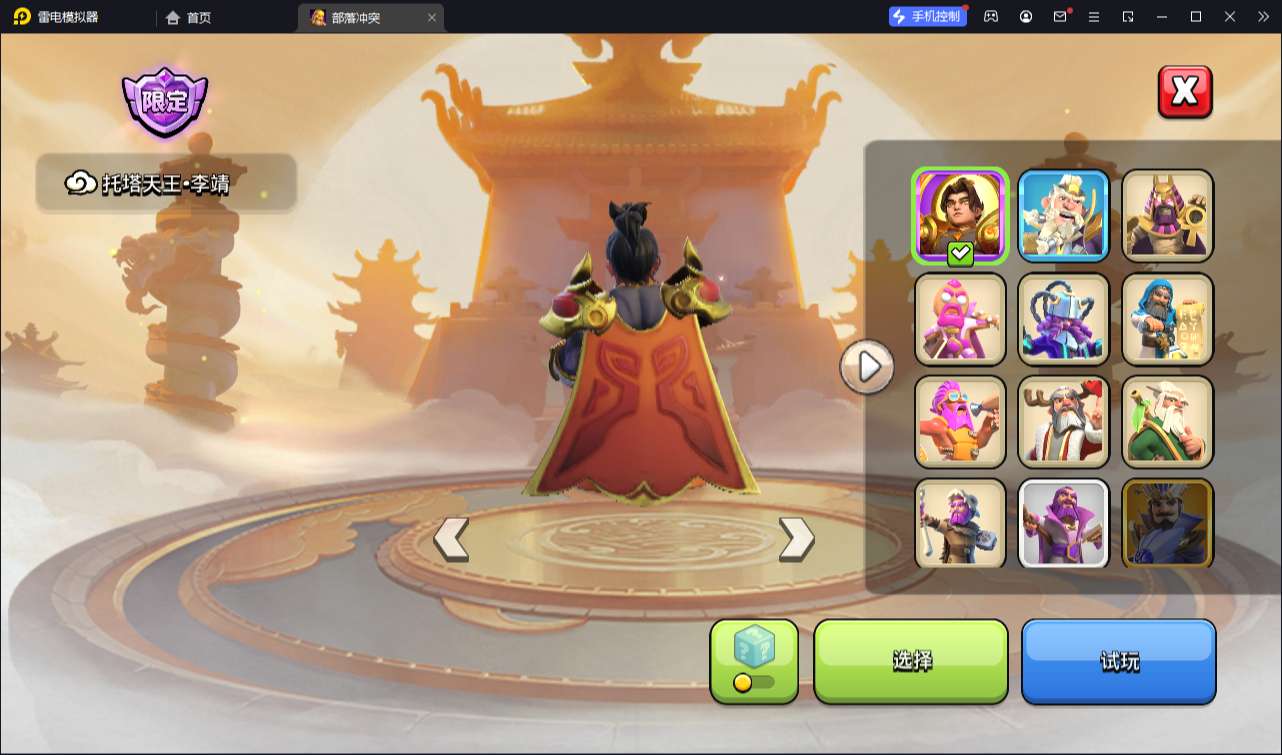1282x755 pixels.
Task: Collapse skin panel with round arrow button
Action: tap(867, 367)
